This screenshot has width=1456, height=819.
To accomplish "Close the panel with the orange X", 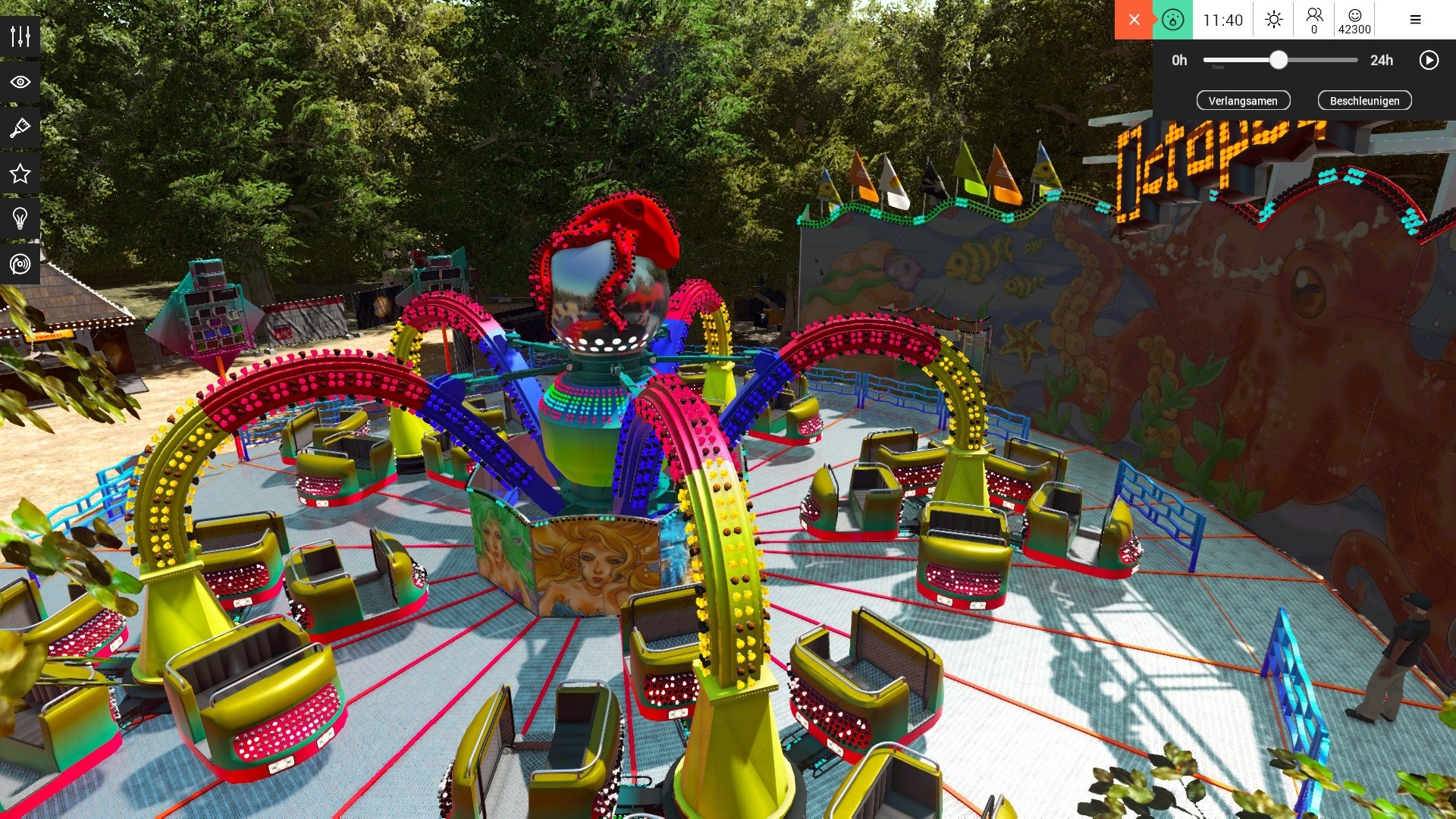I will (x=1133, y=20).
